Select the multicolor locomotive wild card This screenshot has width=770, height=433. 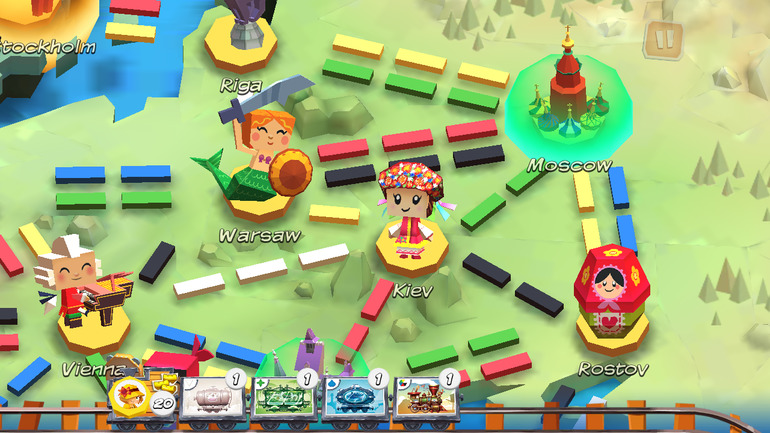point(427,397)
